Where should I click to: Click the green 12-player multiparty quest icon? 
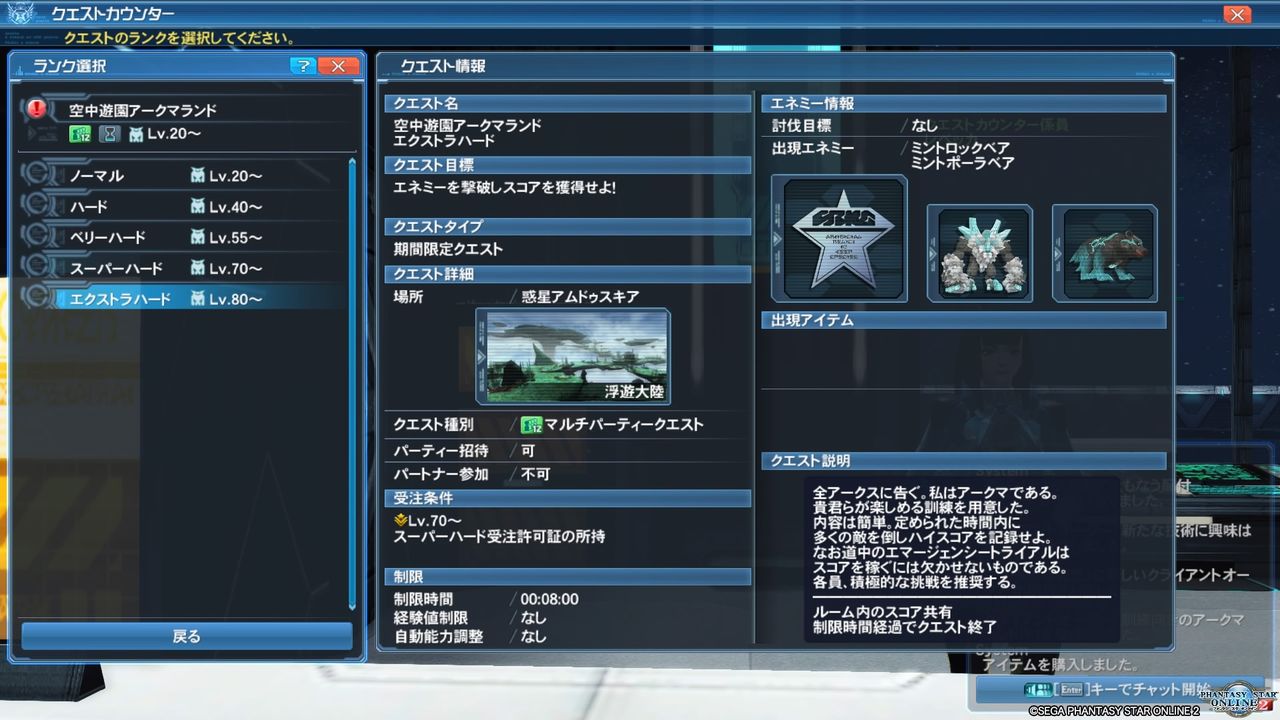click(x=81, y=132)
